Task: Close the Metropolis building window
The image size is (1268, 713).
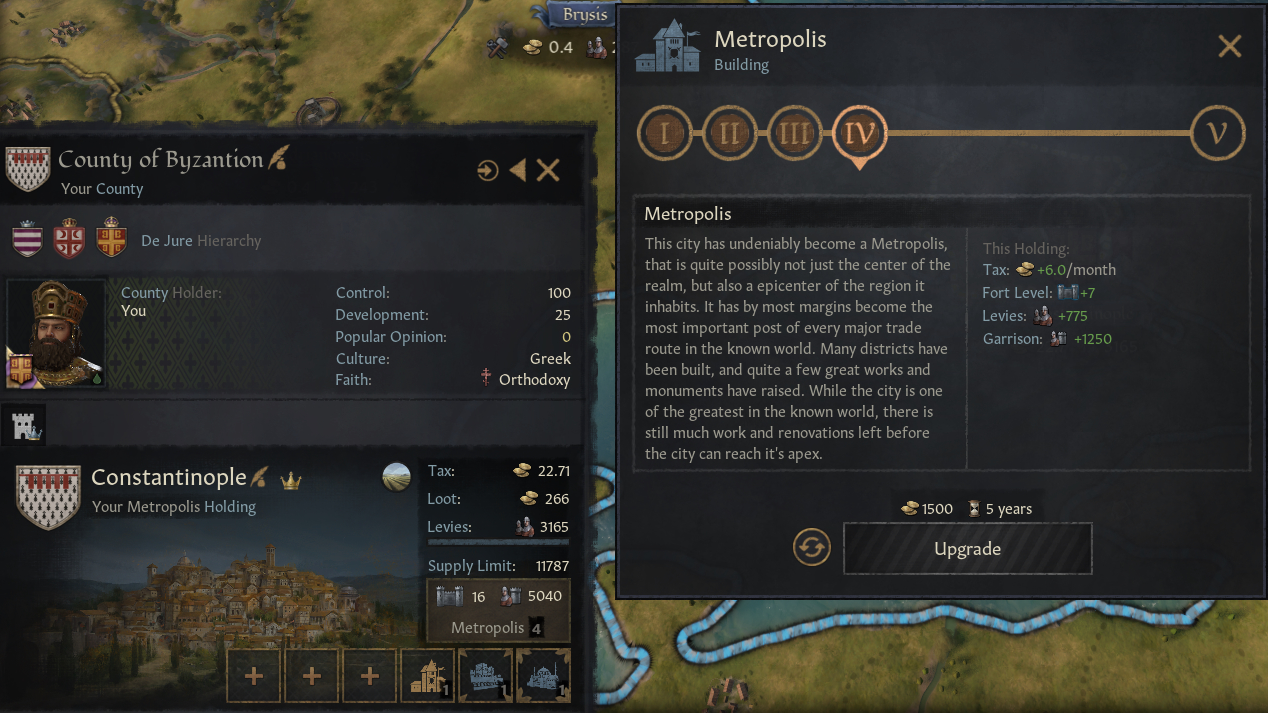Action: [1229, 46]
